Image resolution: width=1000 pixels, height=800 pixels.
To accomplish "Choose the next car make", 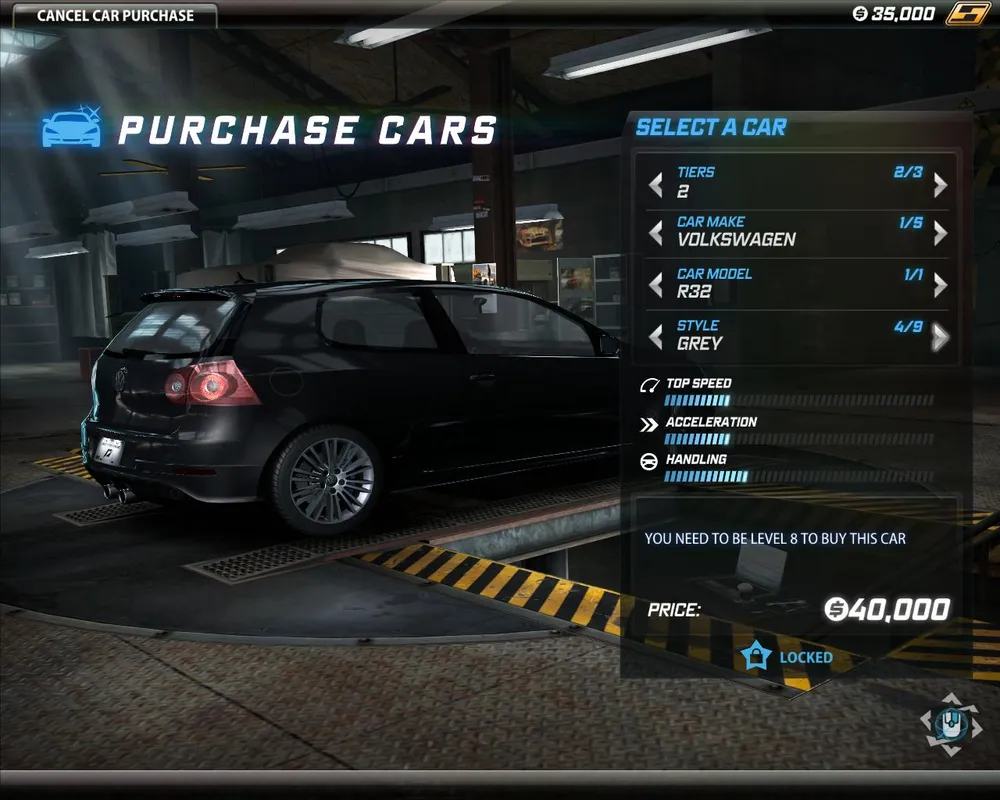I will (x=940, y=233).
